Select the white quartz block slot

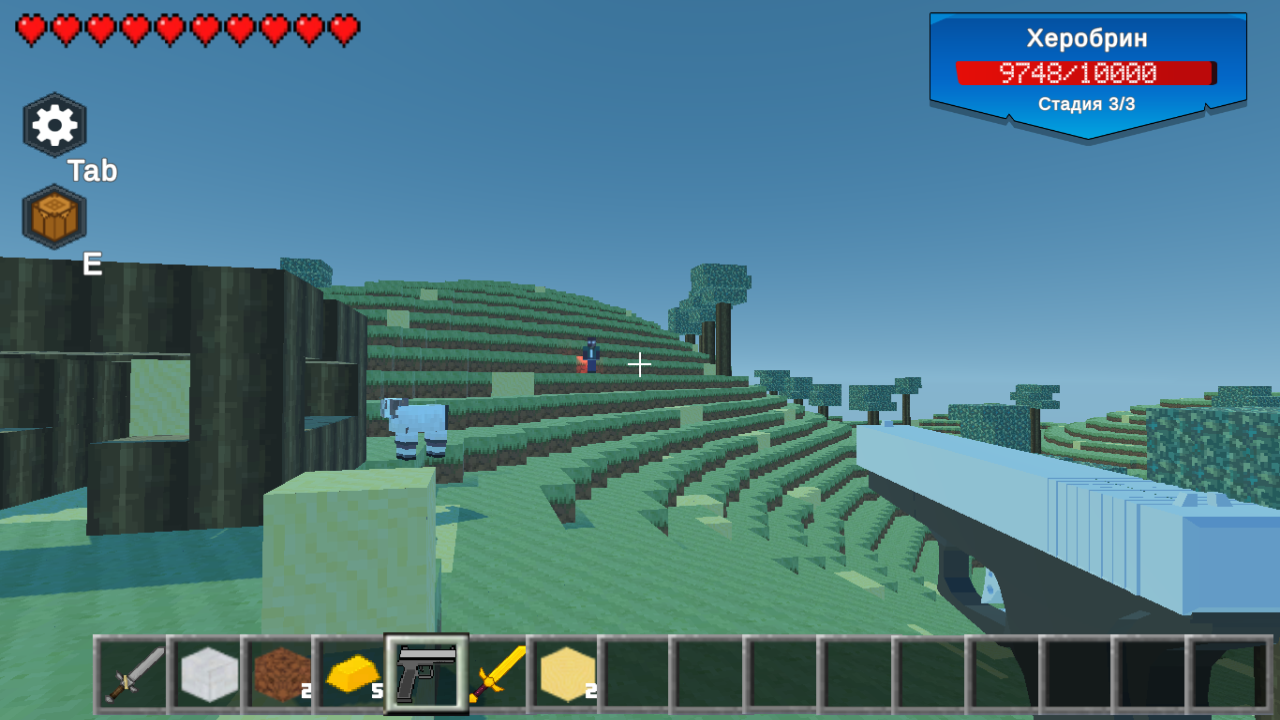point(209,675)
